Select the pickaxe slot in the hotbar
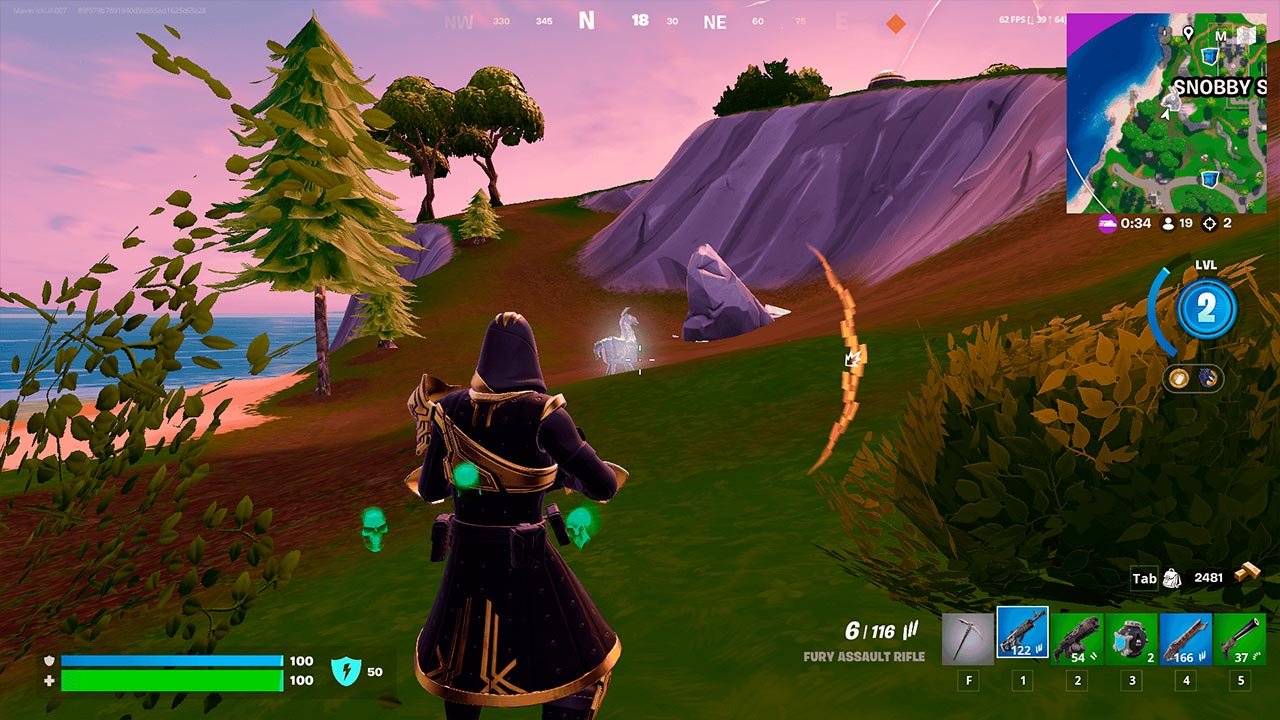 coord(968,638)
